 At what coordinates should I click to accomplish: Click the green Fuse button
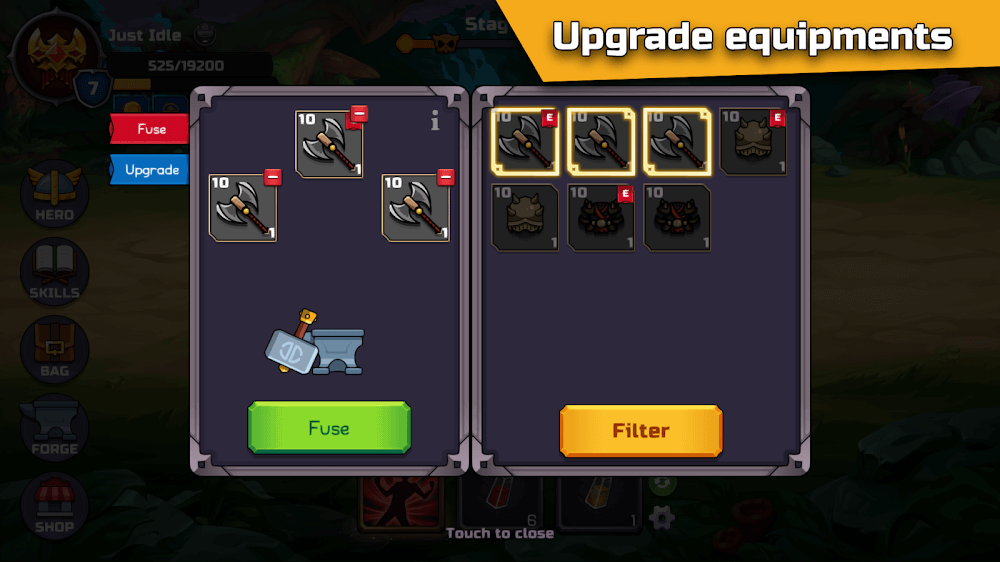tap(329, 428)
